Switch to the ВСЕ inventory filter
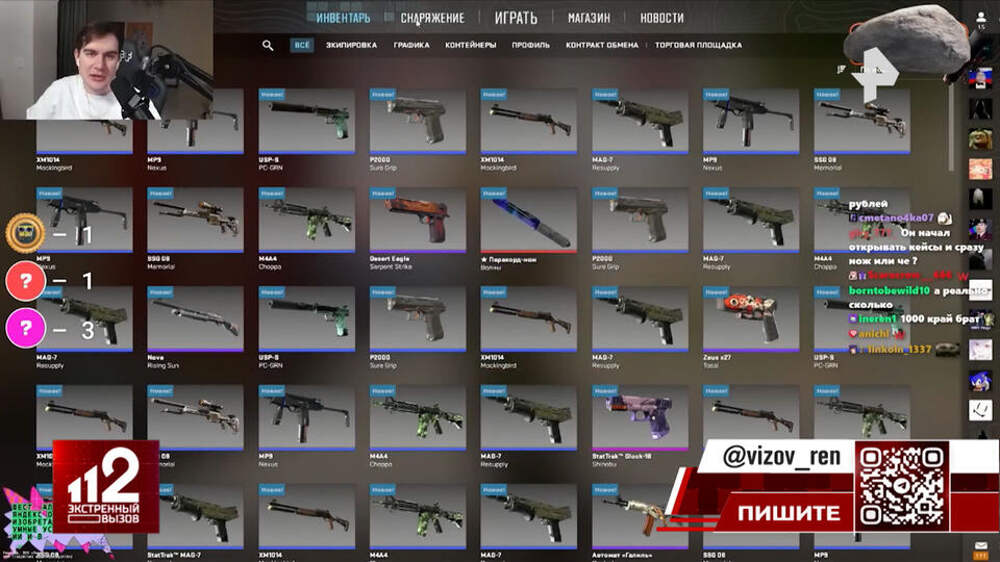Screen dimensions: 1000x562 [x=301, y=45]
